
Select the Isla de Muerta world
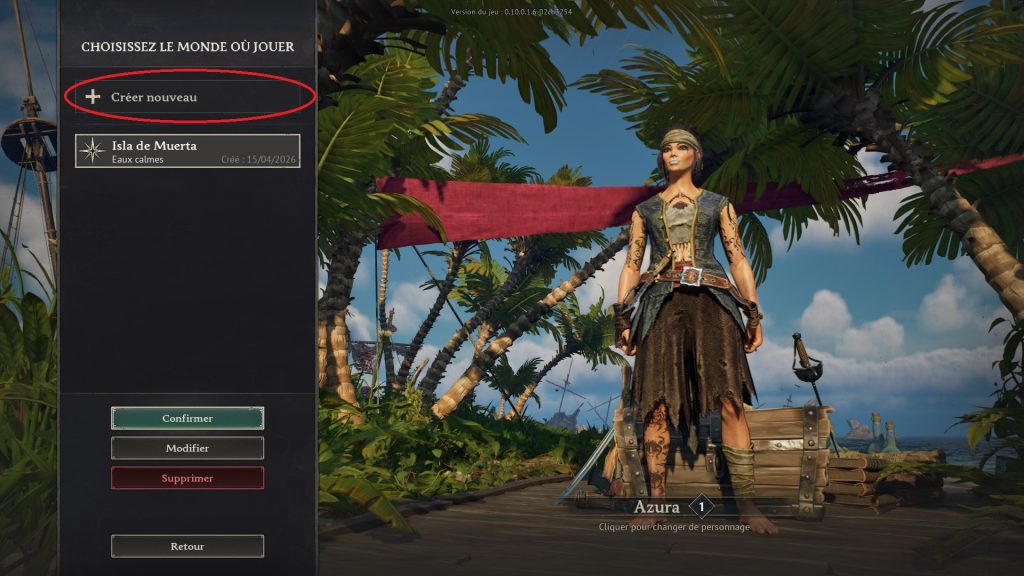[187, 151]
